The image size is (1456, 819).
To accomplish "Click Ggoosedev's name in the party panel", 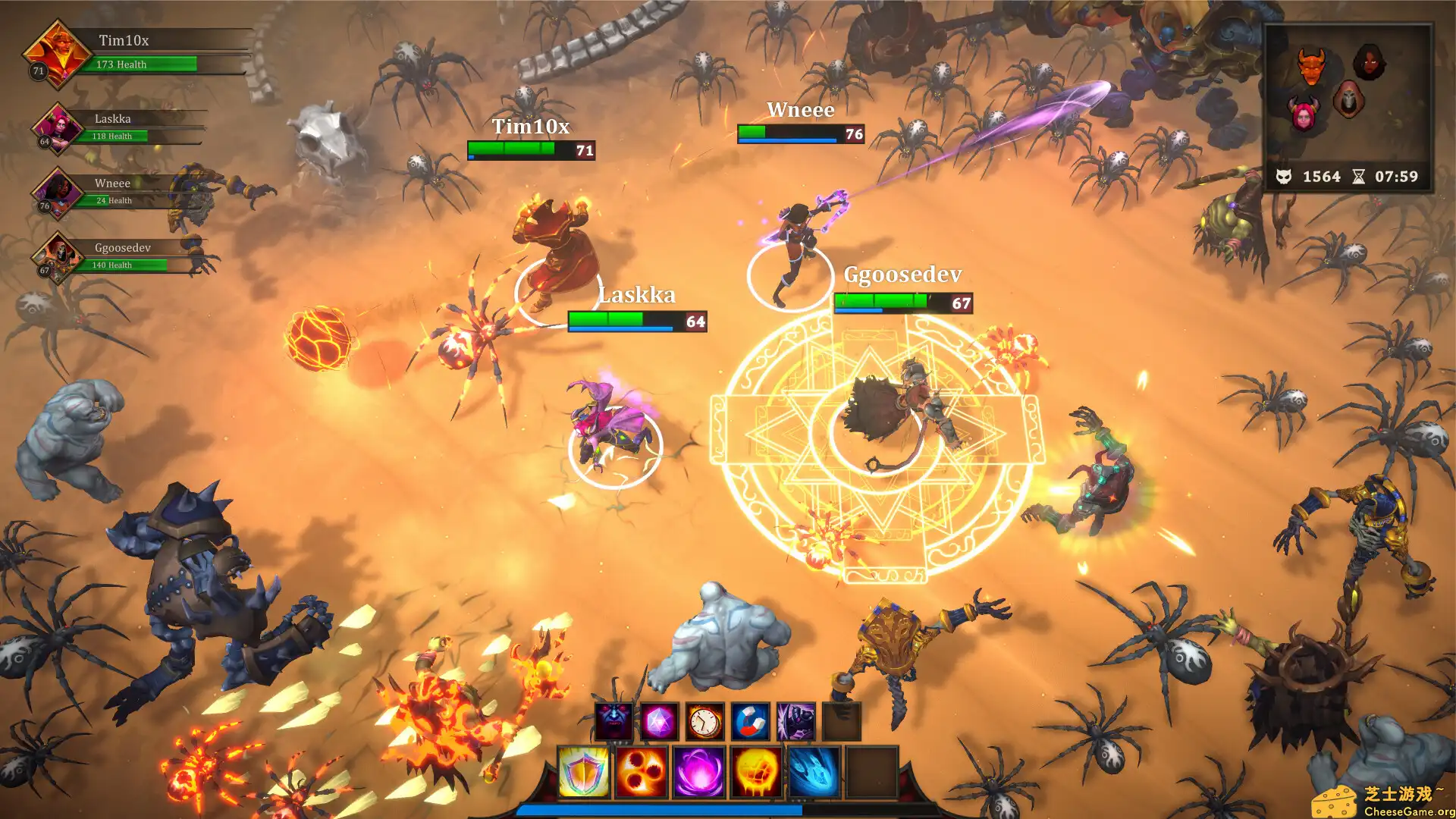I will 121,247.
